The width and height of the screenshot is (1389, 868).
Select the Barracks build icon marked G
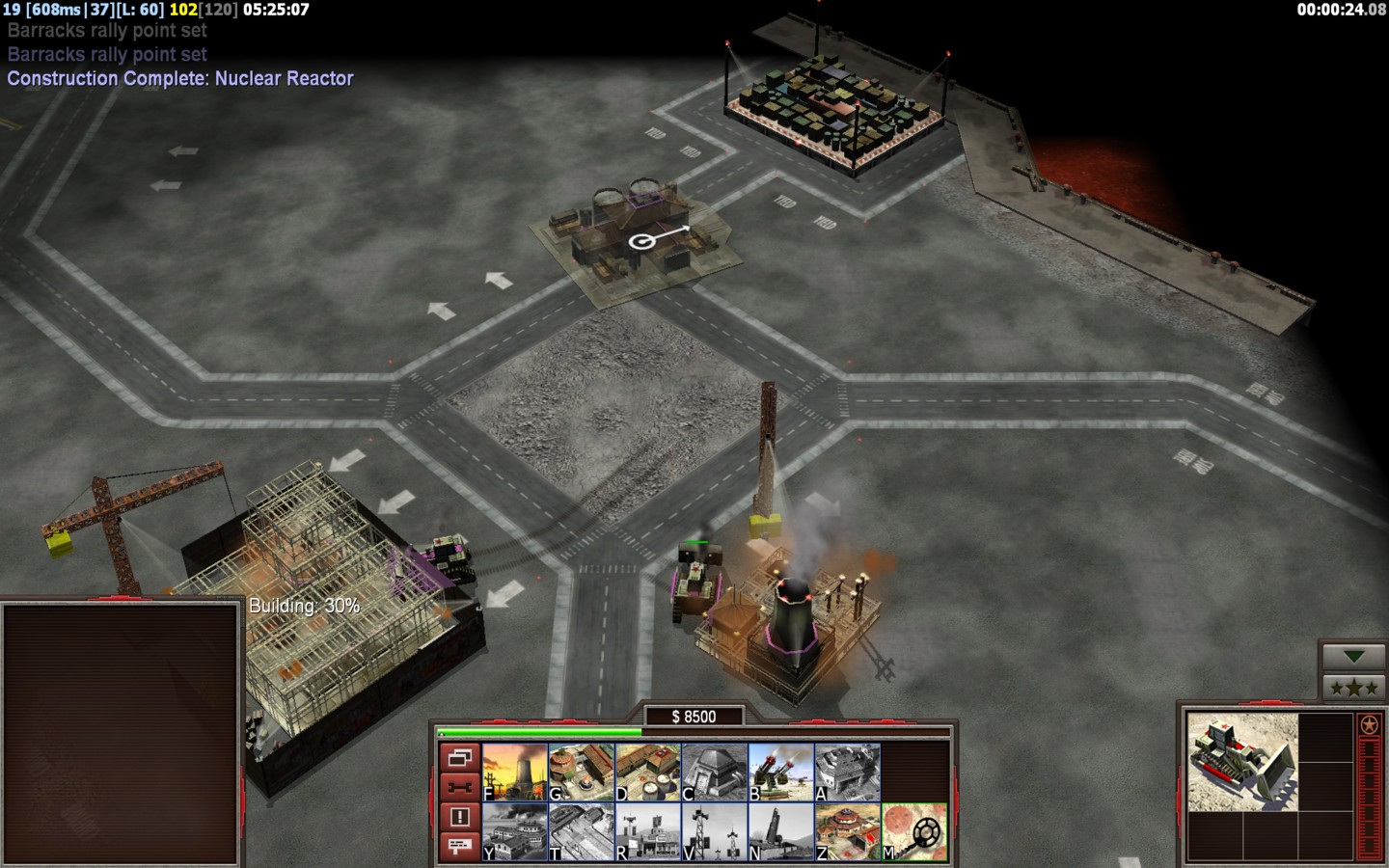coord(581,772)
